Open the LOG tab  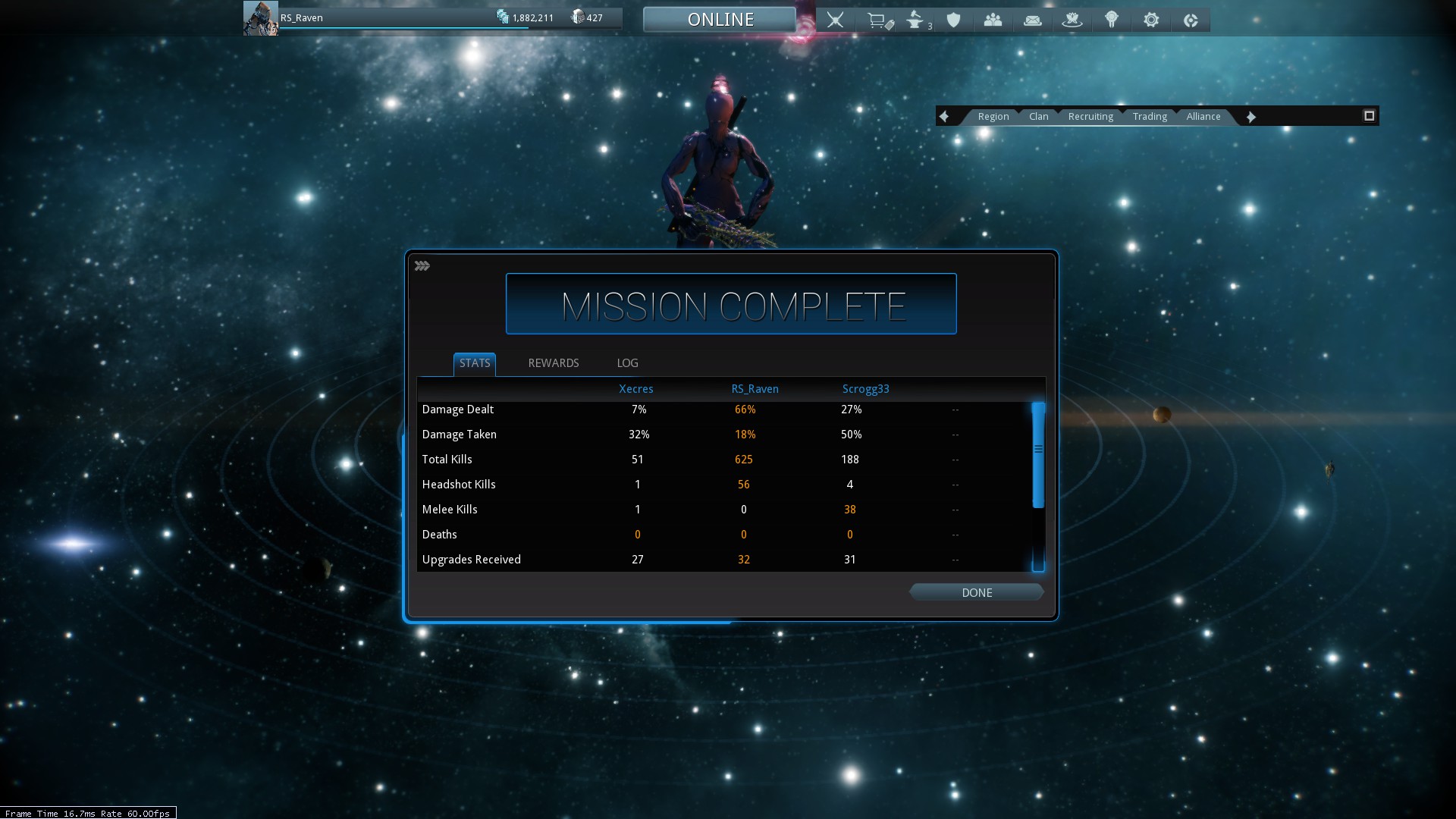tap(627, 363)
